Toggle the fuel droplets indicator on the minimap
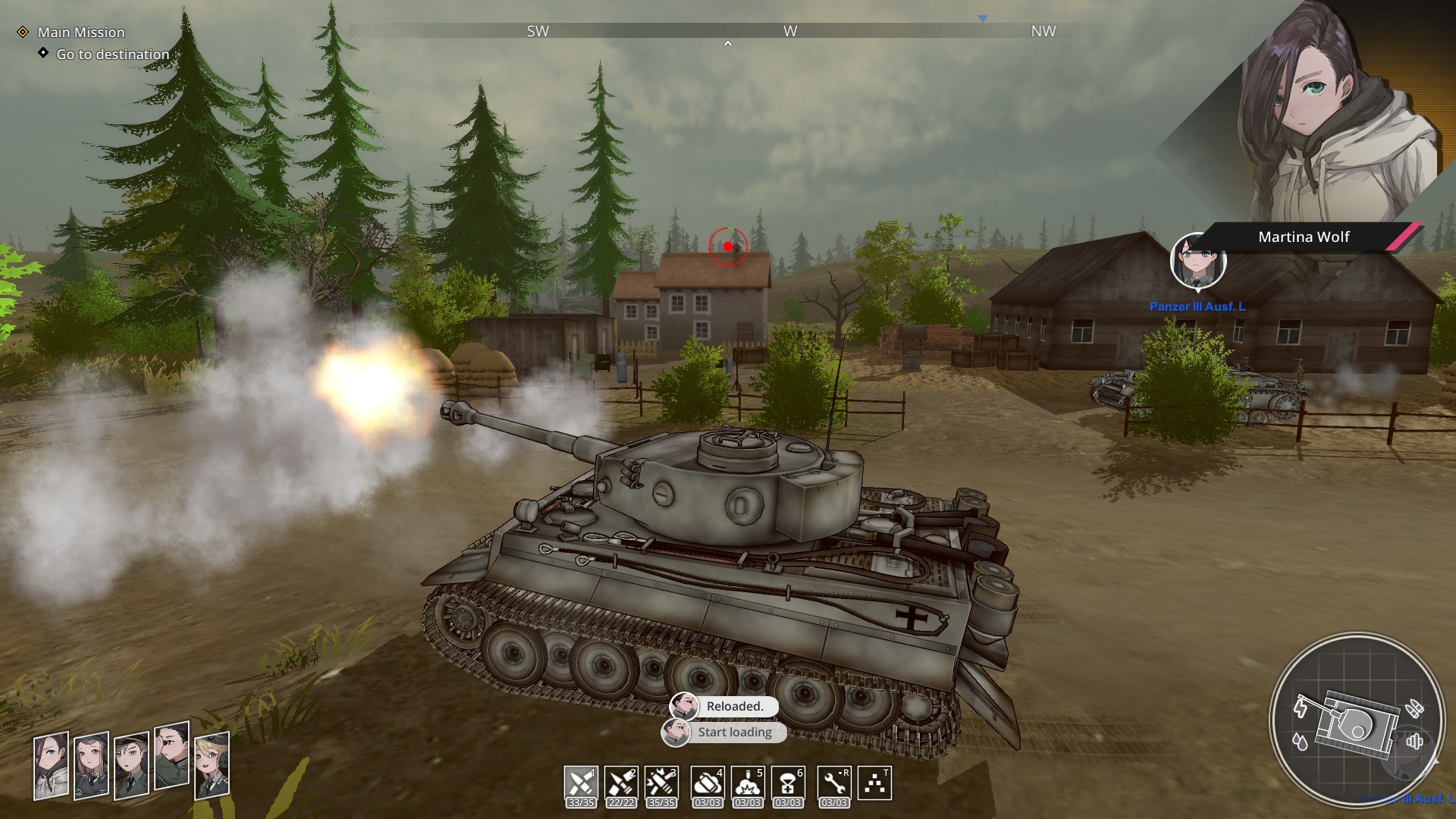The width and height of the screenshot is (1456, 819). (x=1300, y=741)
